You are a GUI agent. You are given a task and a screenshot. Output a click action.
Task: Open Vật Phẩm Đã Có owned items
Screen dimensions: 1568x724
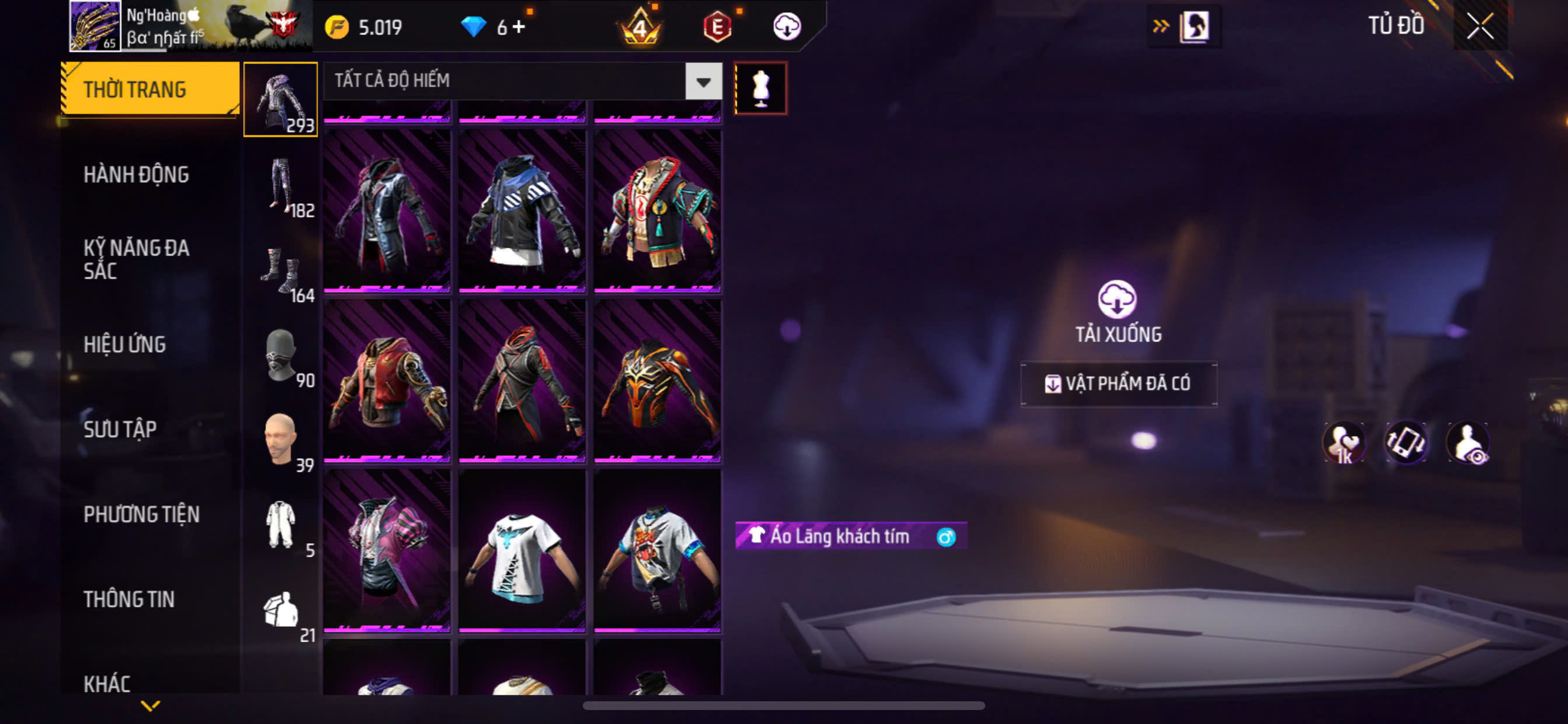pos(1118,384)
